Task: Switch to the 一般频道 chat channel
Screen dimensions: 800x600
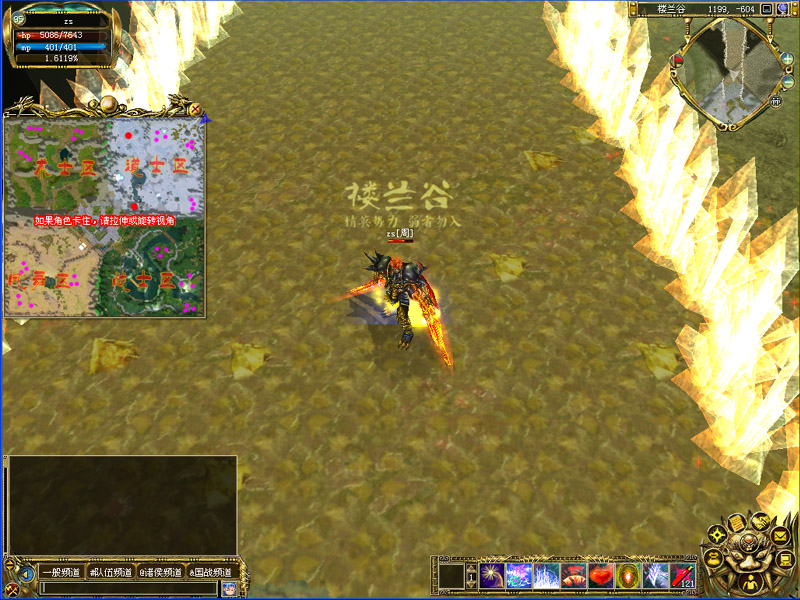Action: pyautogui.click(x=60, y=572)
